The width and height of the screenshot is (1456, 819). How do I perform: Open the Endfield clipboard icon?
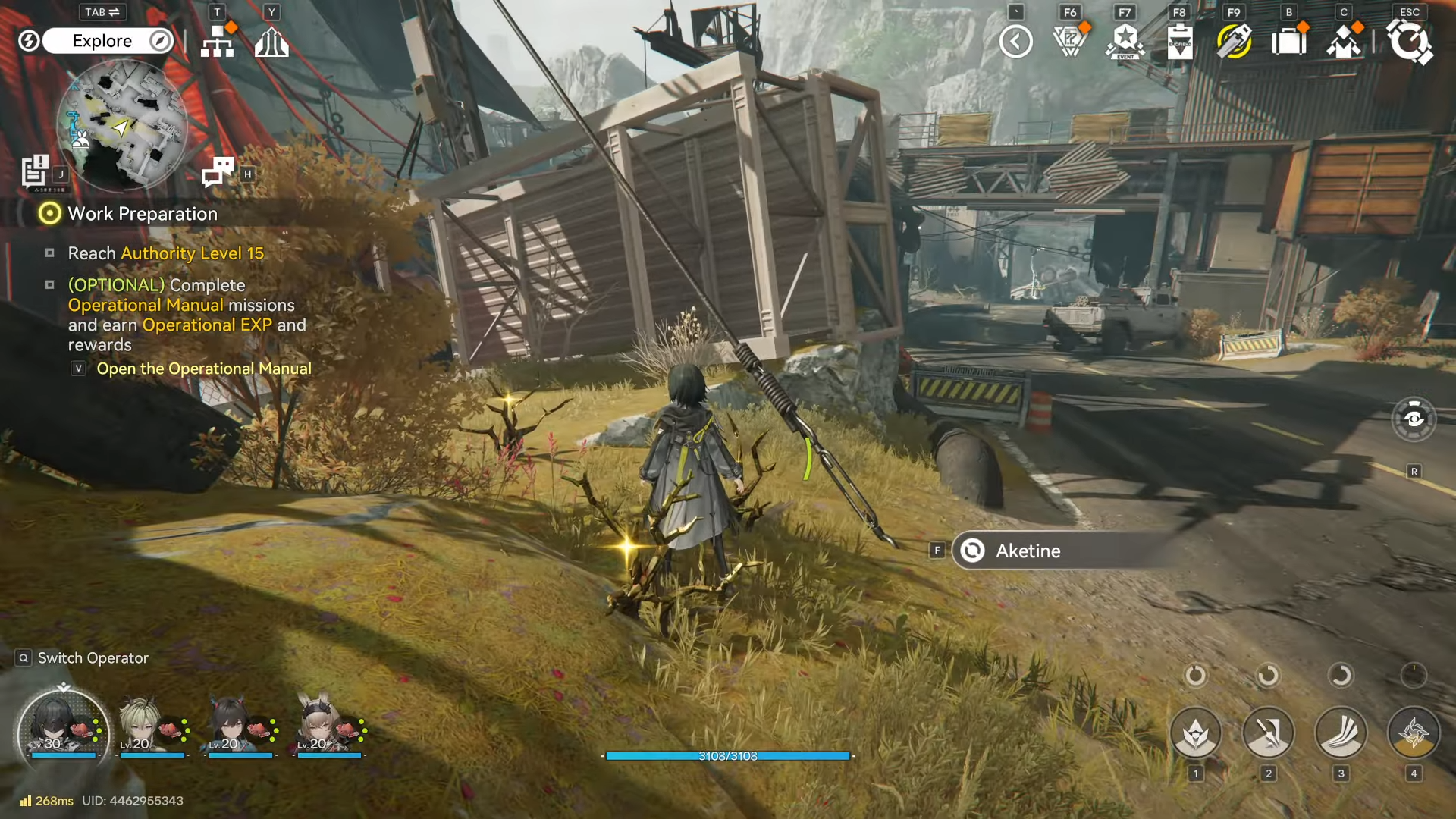click(1179, 42)
